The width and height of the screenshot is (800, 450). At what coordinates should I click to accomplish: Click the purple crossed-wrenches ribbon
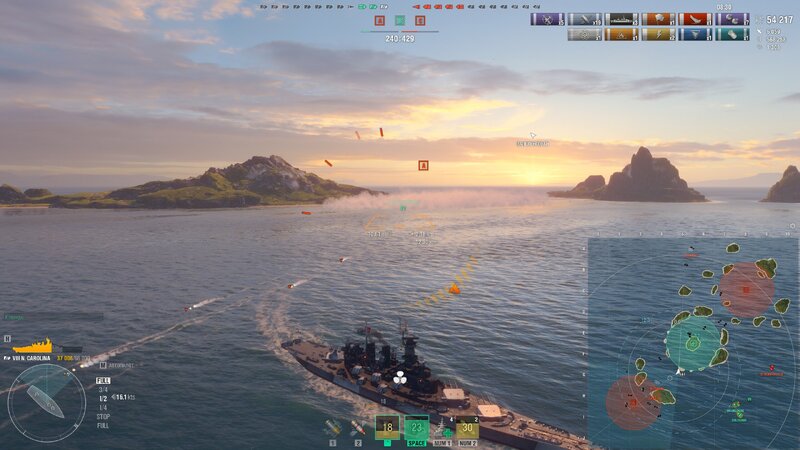click(548, 19)
